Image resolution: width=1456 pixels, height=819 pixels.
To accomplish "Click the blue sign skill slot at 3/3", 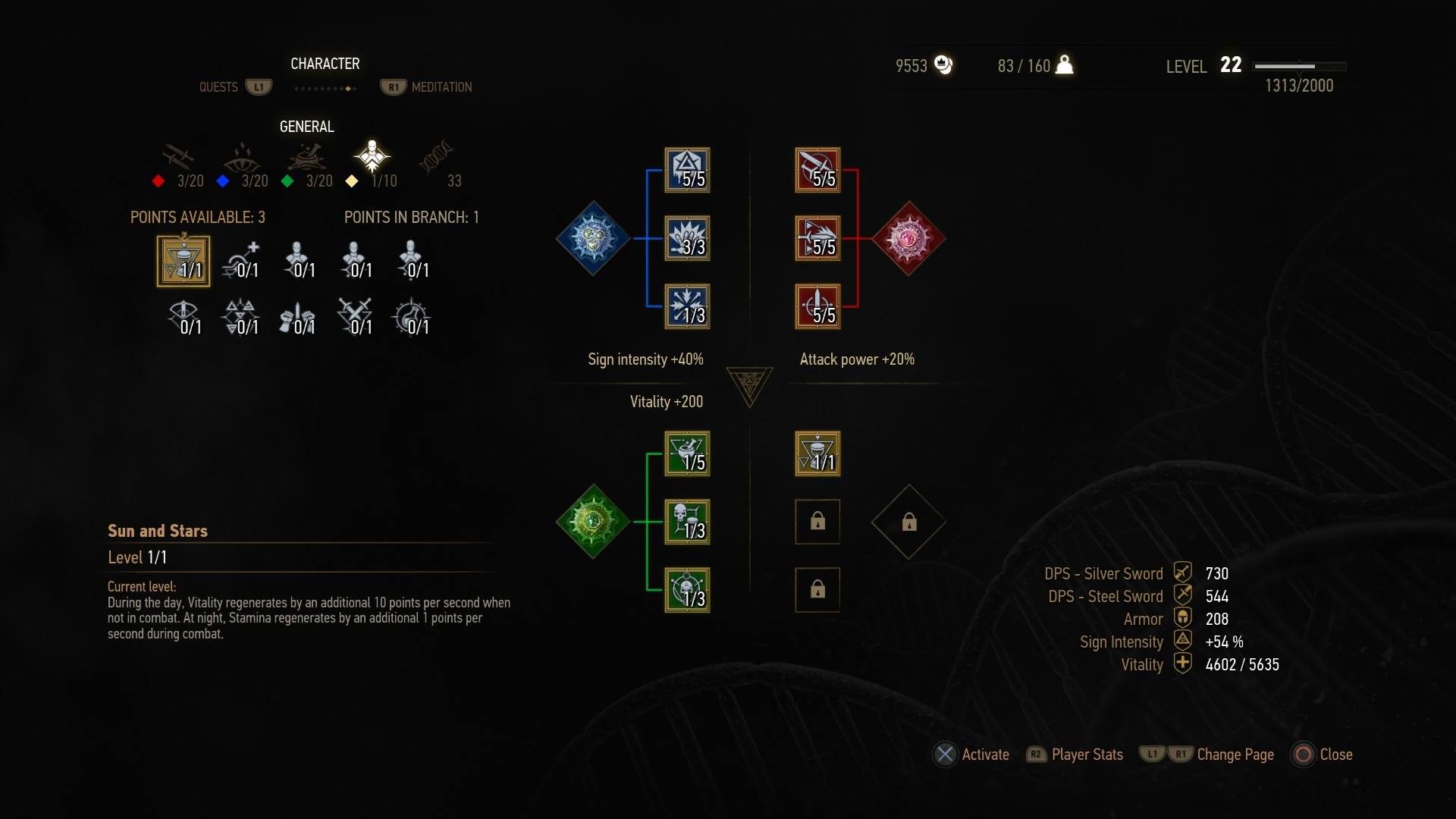I will pyautogui.click(x=687, y=238).
